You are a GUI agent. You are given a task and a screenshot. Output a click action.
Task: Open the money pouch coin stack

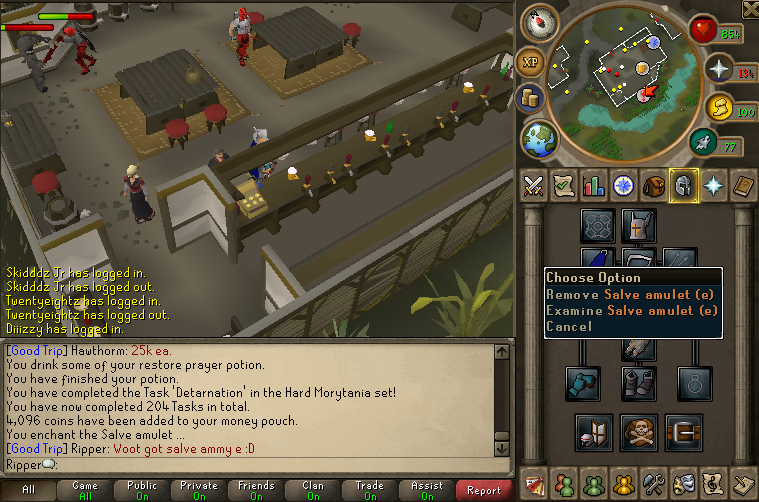click(x=531, y=97)
